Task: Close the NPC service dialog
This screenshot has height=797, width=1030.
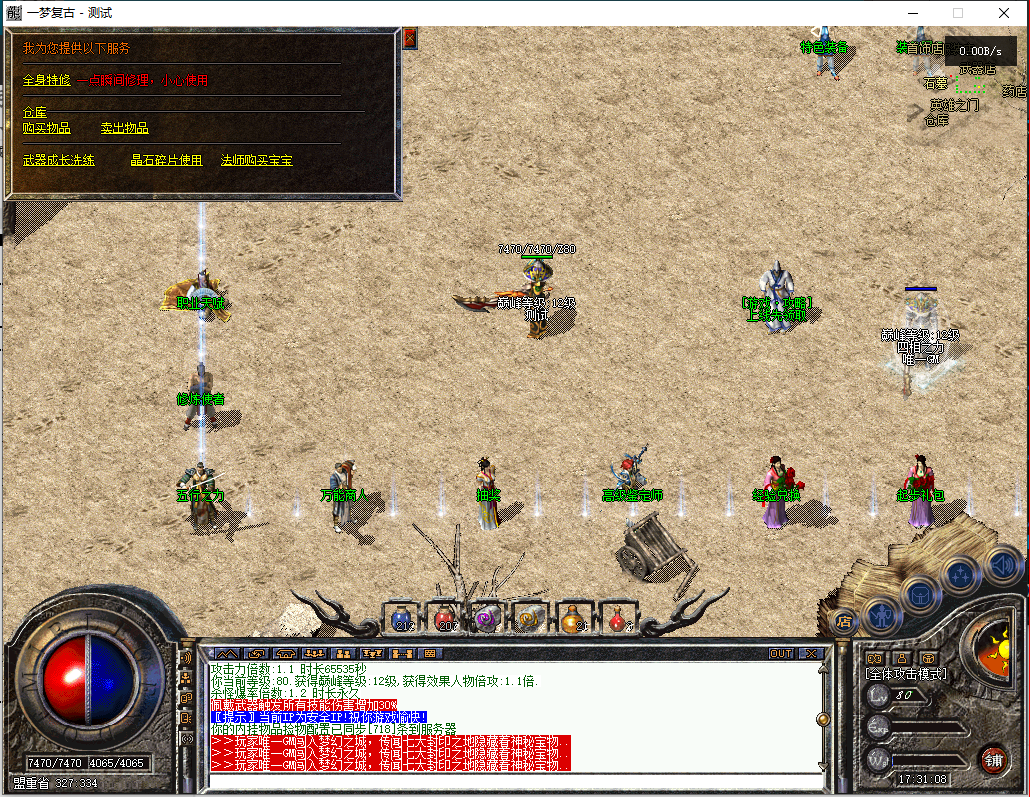Action: [409, 38]
